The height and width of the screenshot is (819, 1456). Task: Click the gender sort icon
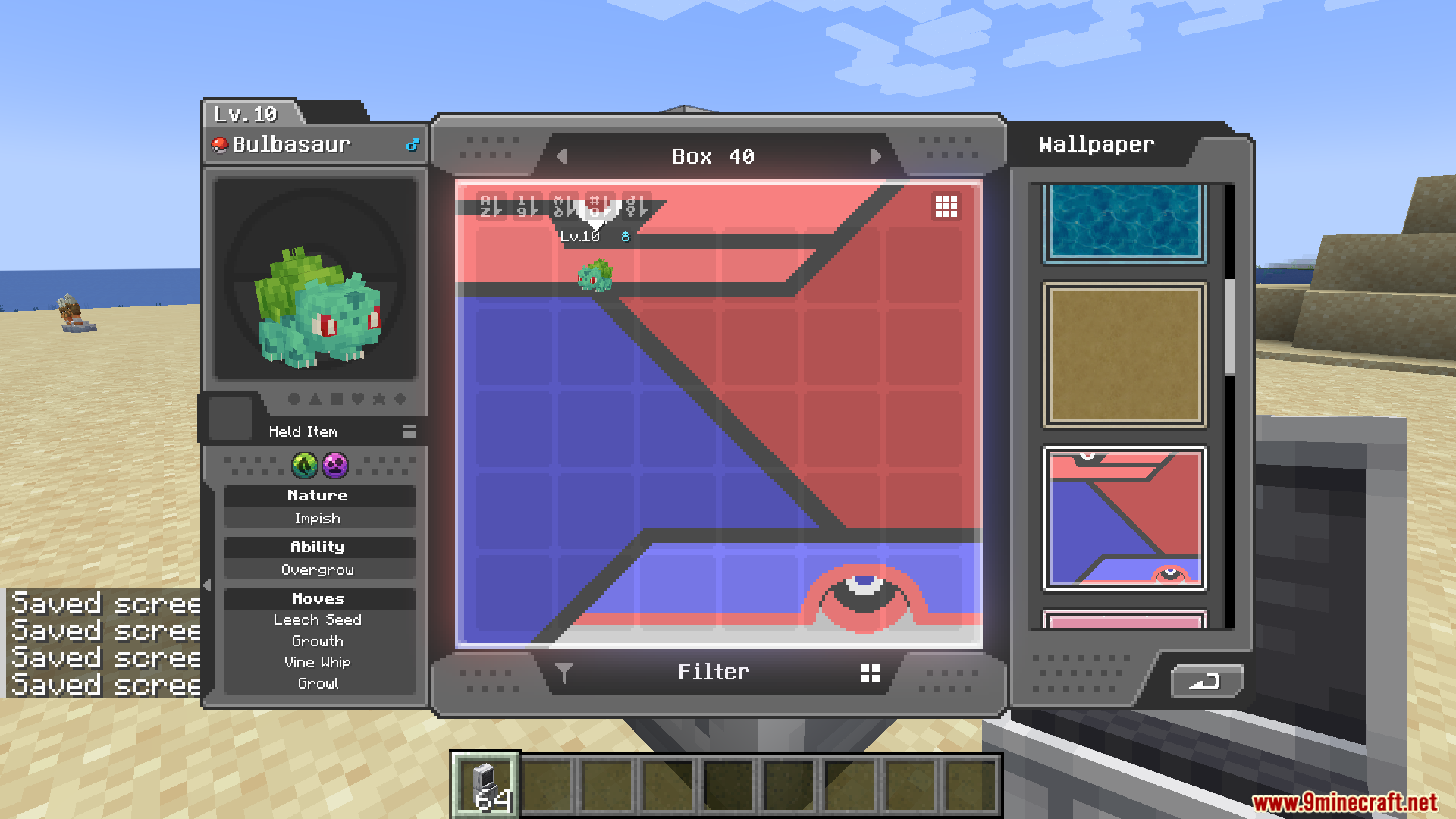[x=635, y=205]
